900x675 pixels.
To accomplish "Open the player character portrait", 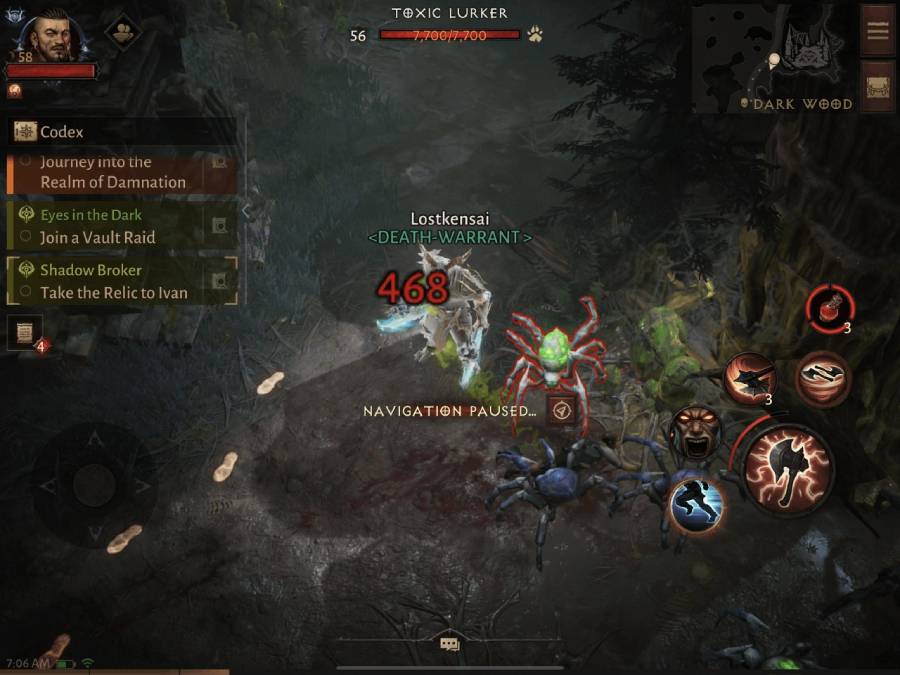I will [51, 37].
